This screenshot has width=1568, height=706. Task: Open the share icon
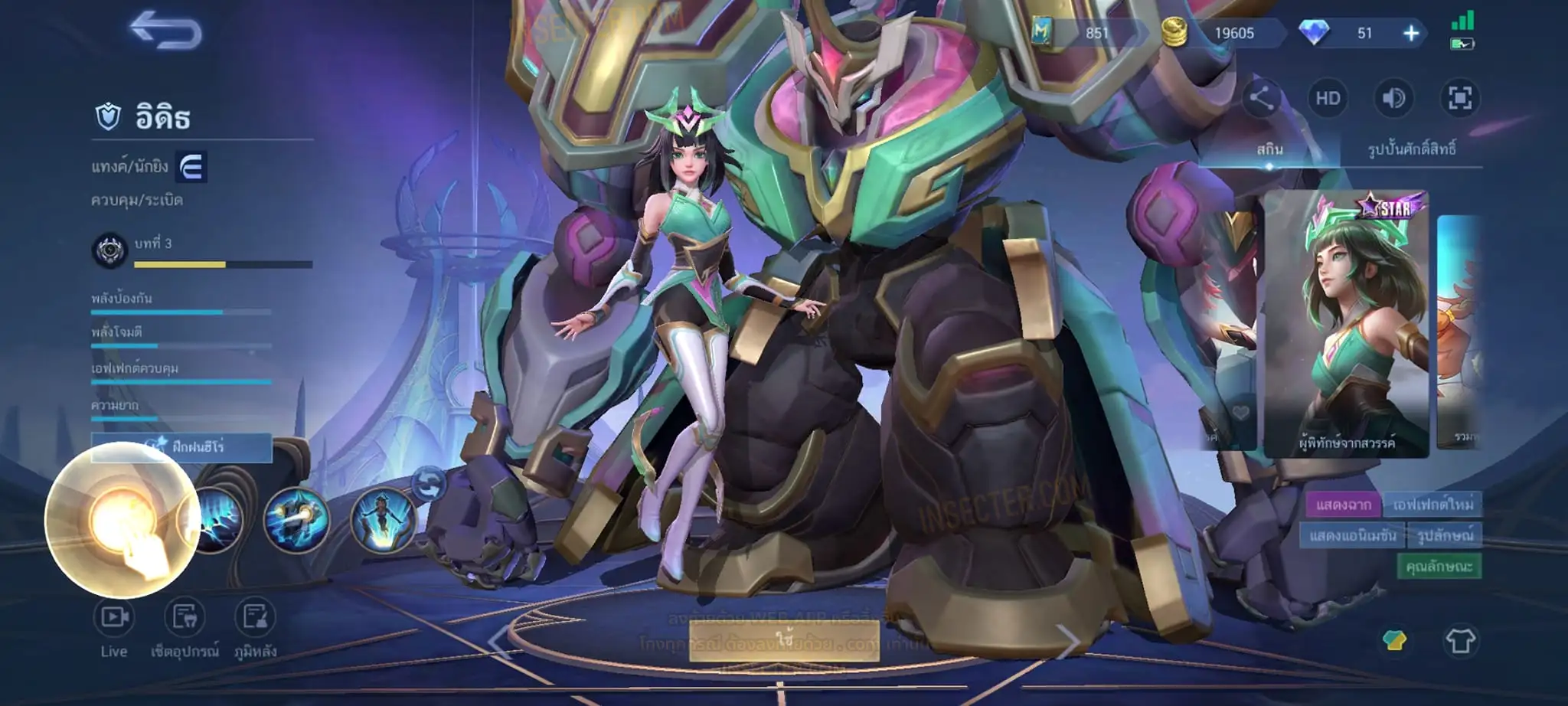pyautogui.click(x=1260, y=99)
